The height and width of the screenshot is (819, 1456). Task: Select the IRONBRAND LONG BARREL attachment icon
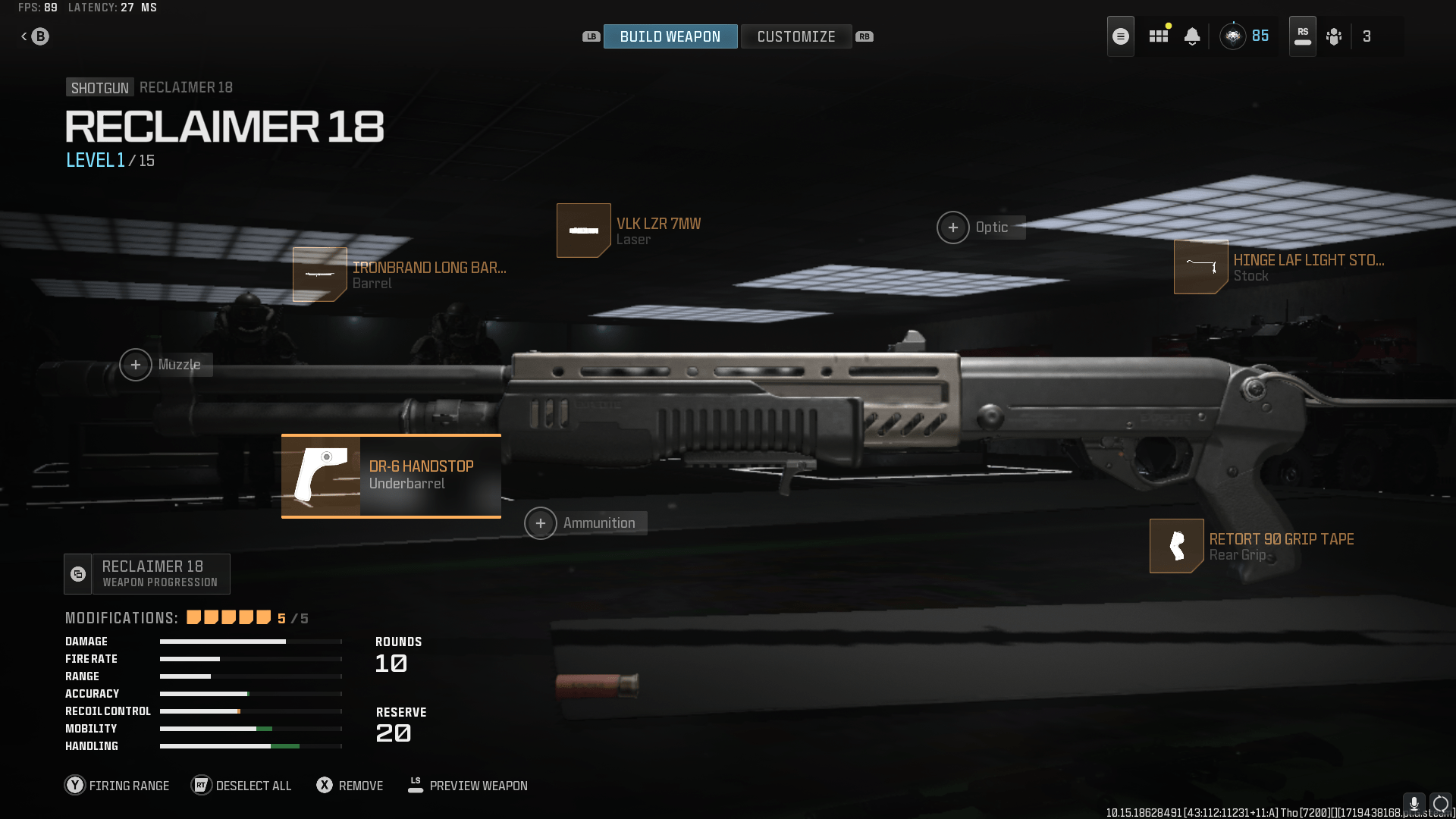pyautogui.click(x=319, y=275)
